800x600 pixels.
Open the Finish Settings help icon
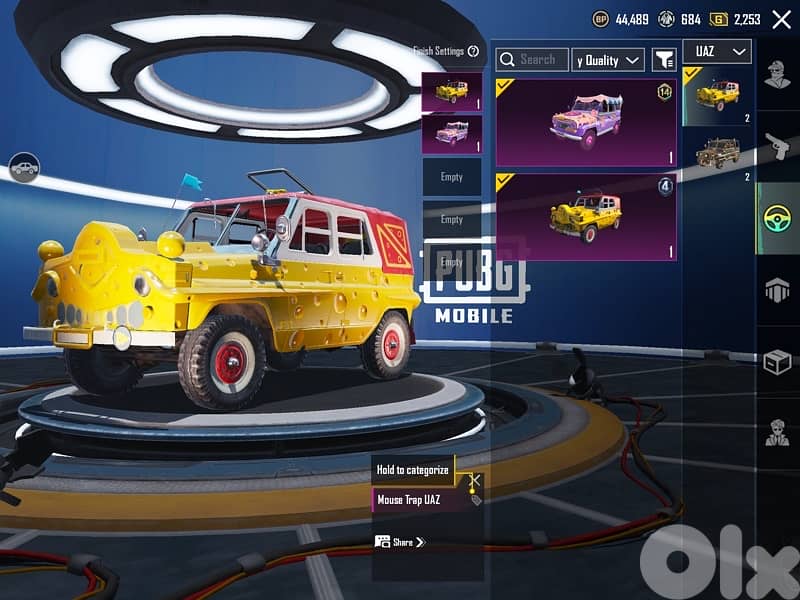[x=473, y=51]
